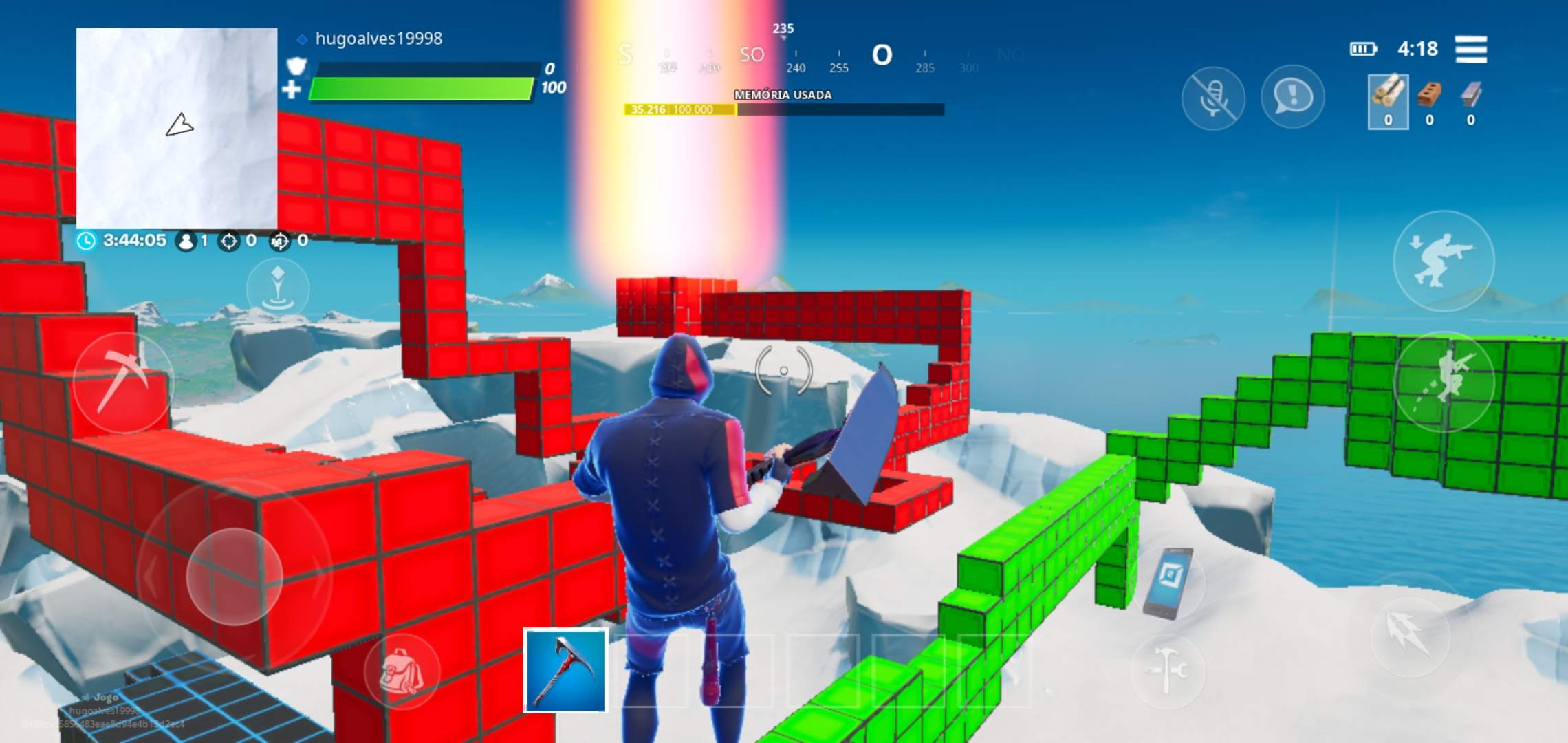
Task: Mute the microphone
Action: click(1214, 97)
